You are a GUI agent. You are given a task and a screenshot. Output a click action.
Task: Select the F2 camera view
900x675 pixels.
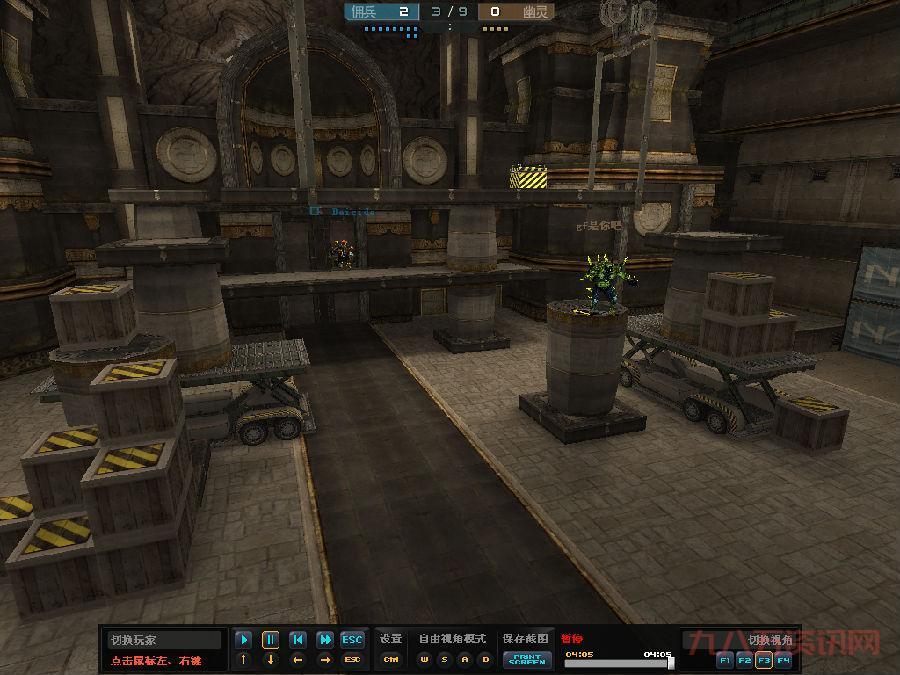click(x=744, y=660)
